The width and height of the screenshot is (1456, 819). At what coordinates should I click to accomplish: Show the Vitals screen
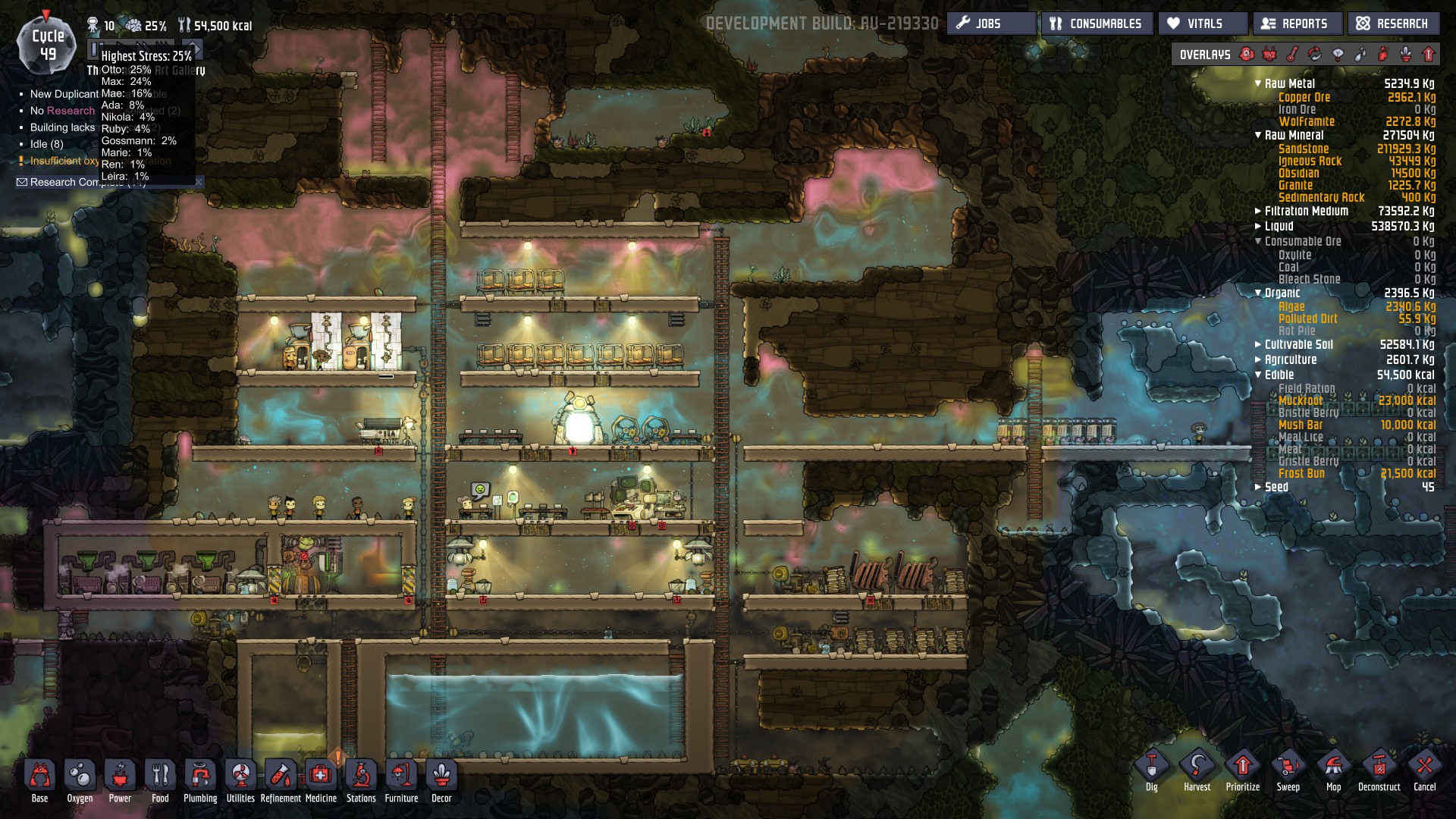[x=1203, y=24]
